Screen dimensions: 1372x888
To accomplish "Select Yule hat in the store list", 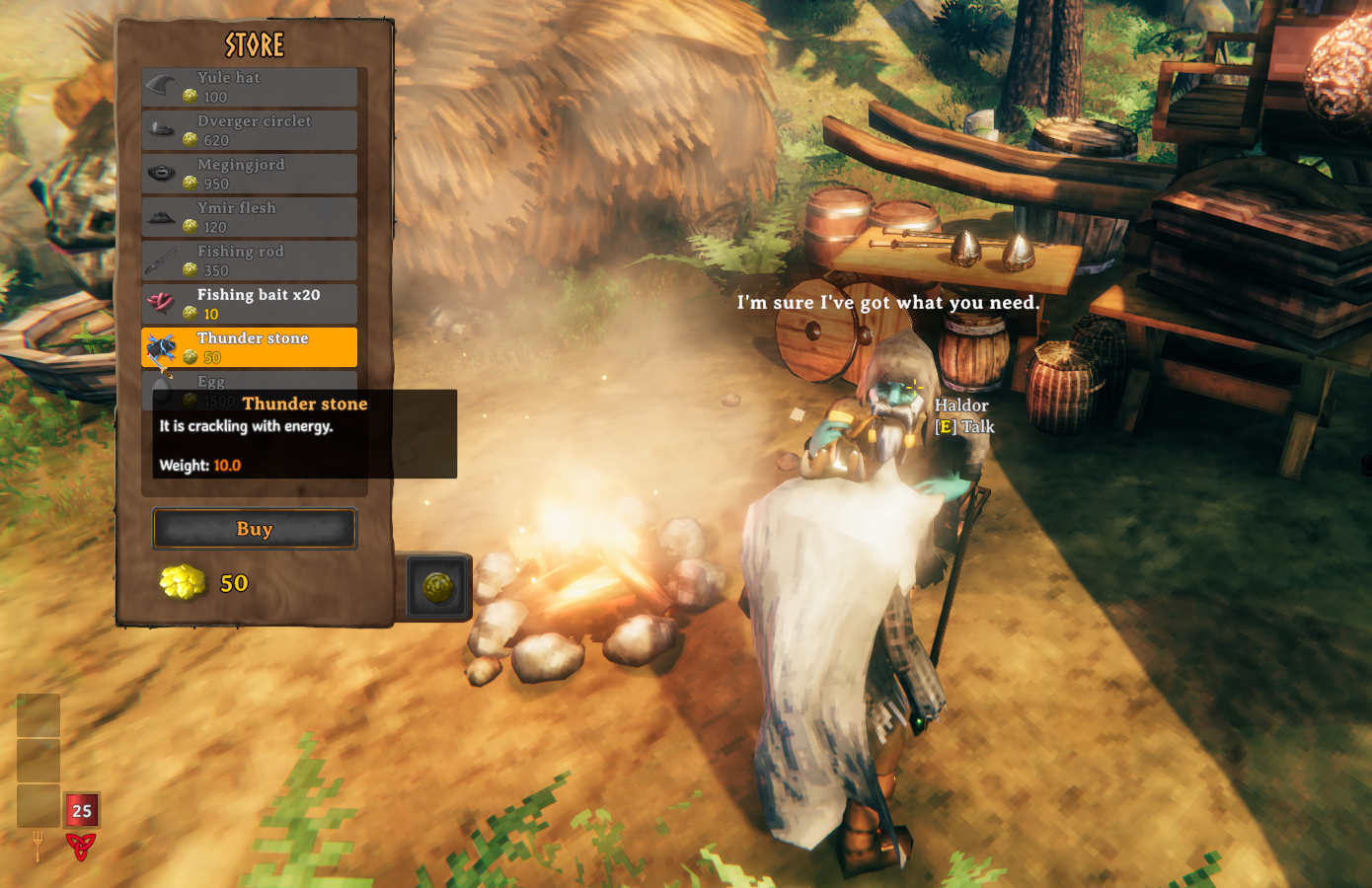I will [249, 87].
